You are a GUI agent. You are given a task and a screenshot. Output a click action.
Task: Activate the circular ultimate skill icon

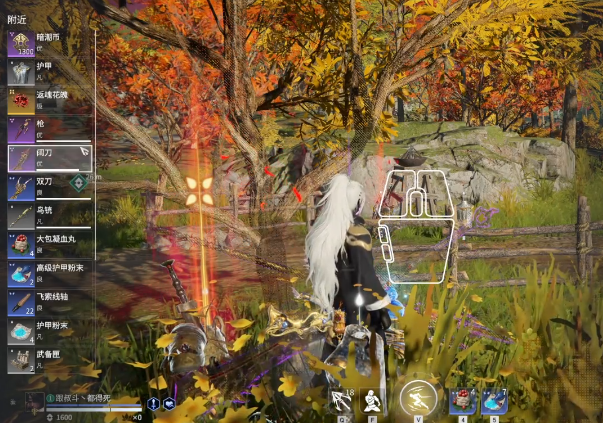pos(417,398)
